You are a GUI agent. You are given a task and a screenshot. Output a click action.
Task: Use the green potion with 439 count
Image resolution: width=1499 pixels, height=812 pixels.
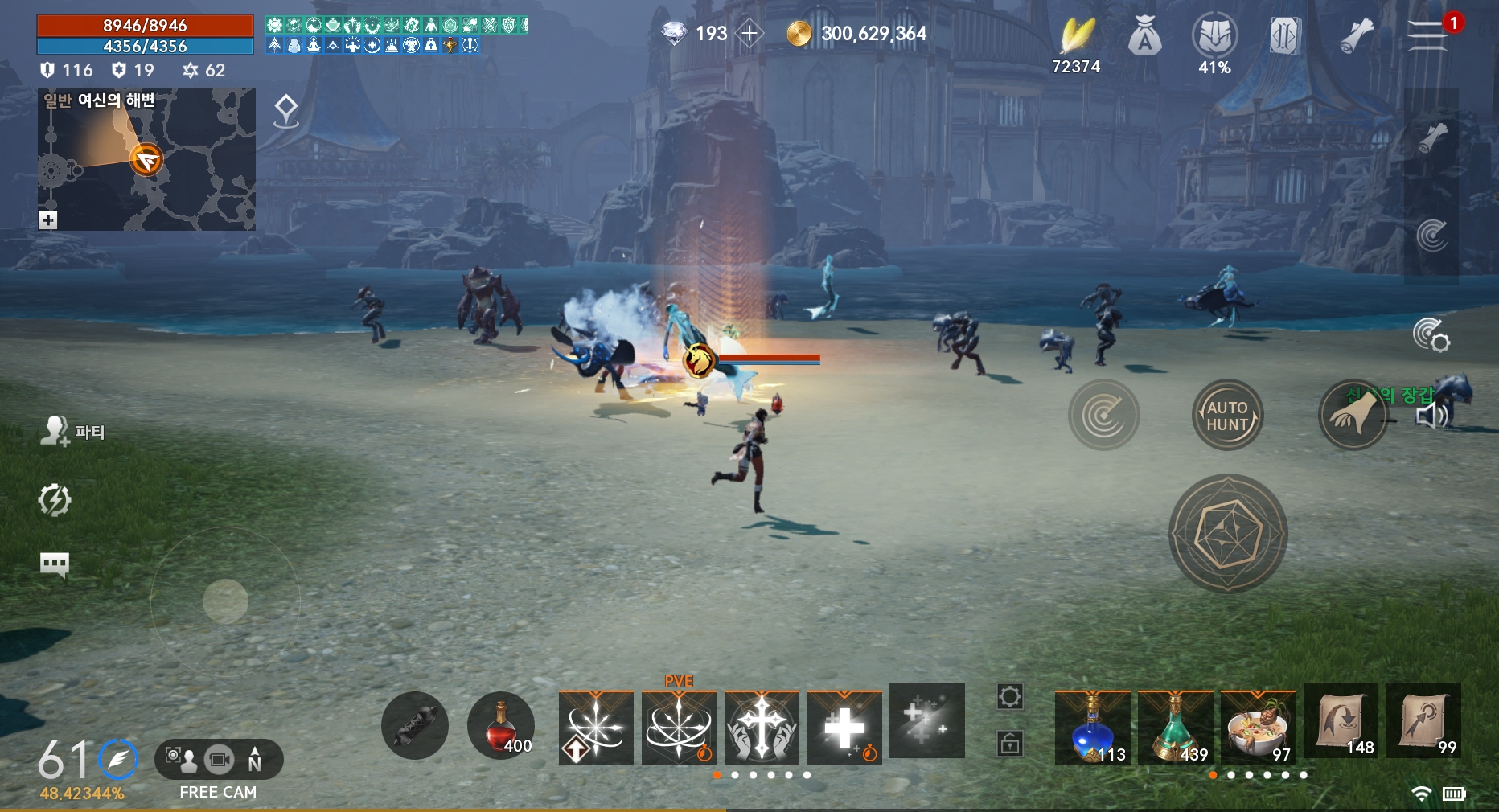(x=1175, y=728)
